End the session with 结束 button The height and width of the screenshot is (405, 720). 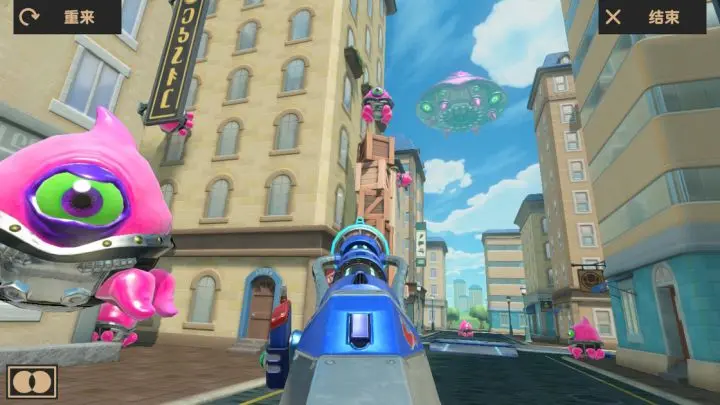point(651,17)
